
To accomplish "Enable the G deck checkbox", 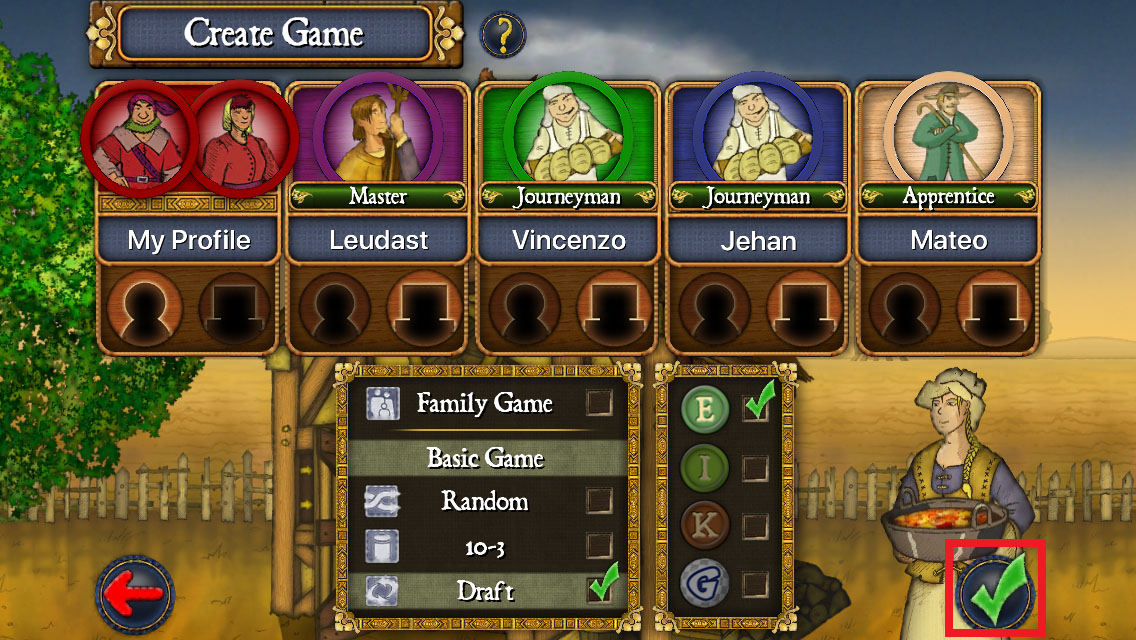I will click(x=755, y=583).
